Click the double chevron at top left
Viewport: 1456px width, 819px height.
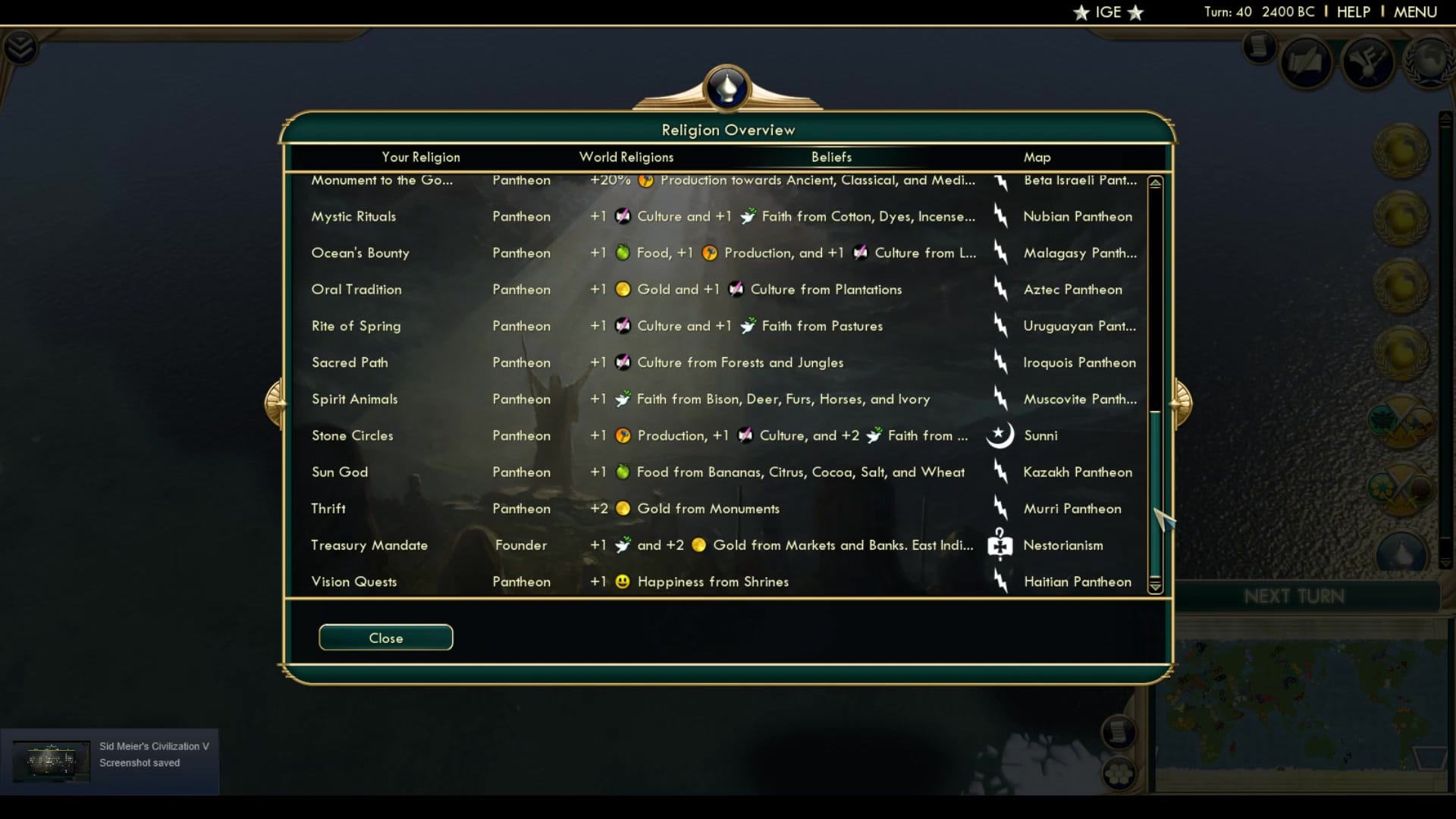coord(22,47)
